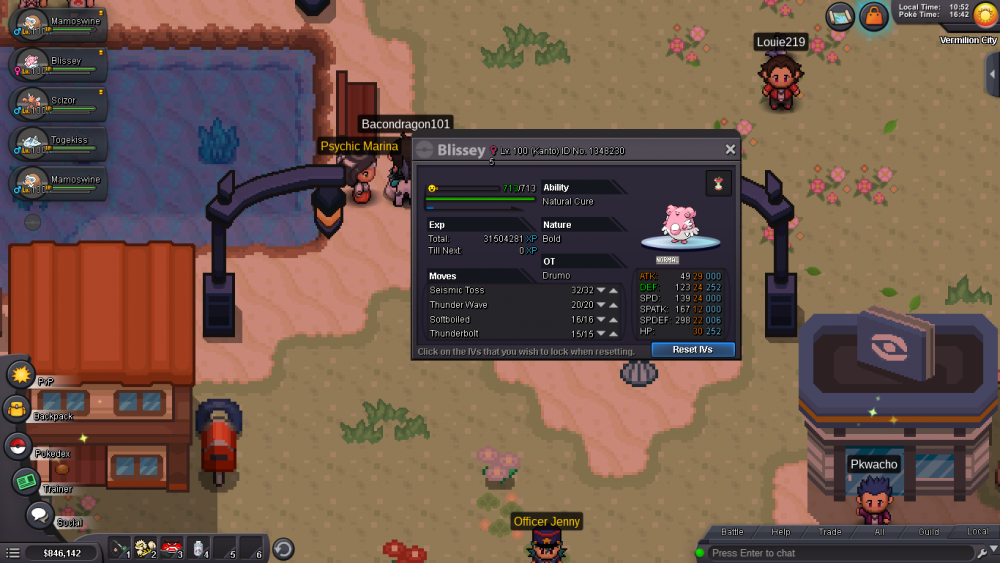Switch to the Guild chat tab
The width and height of the screenshot is (1000, 563).
929,532
